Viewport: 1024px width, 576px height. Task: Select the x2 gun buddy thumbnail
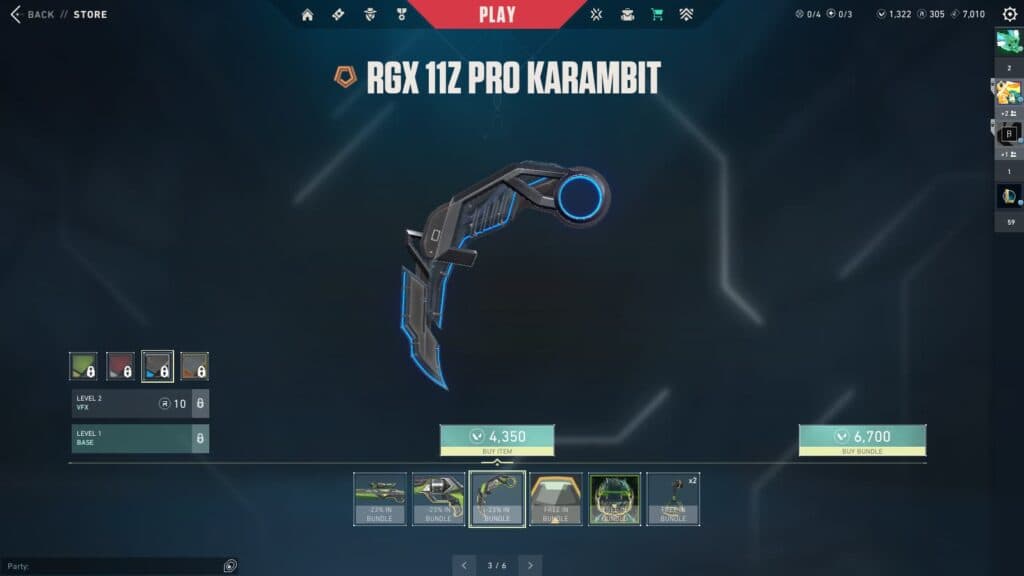click(673, 498)
